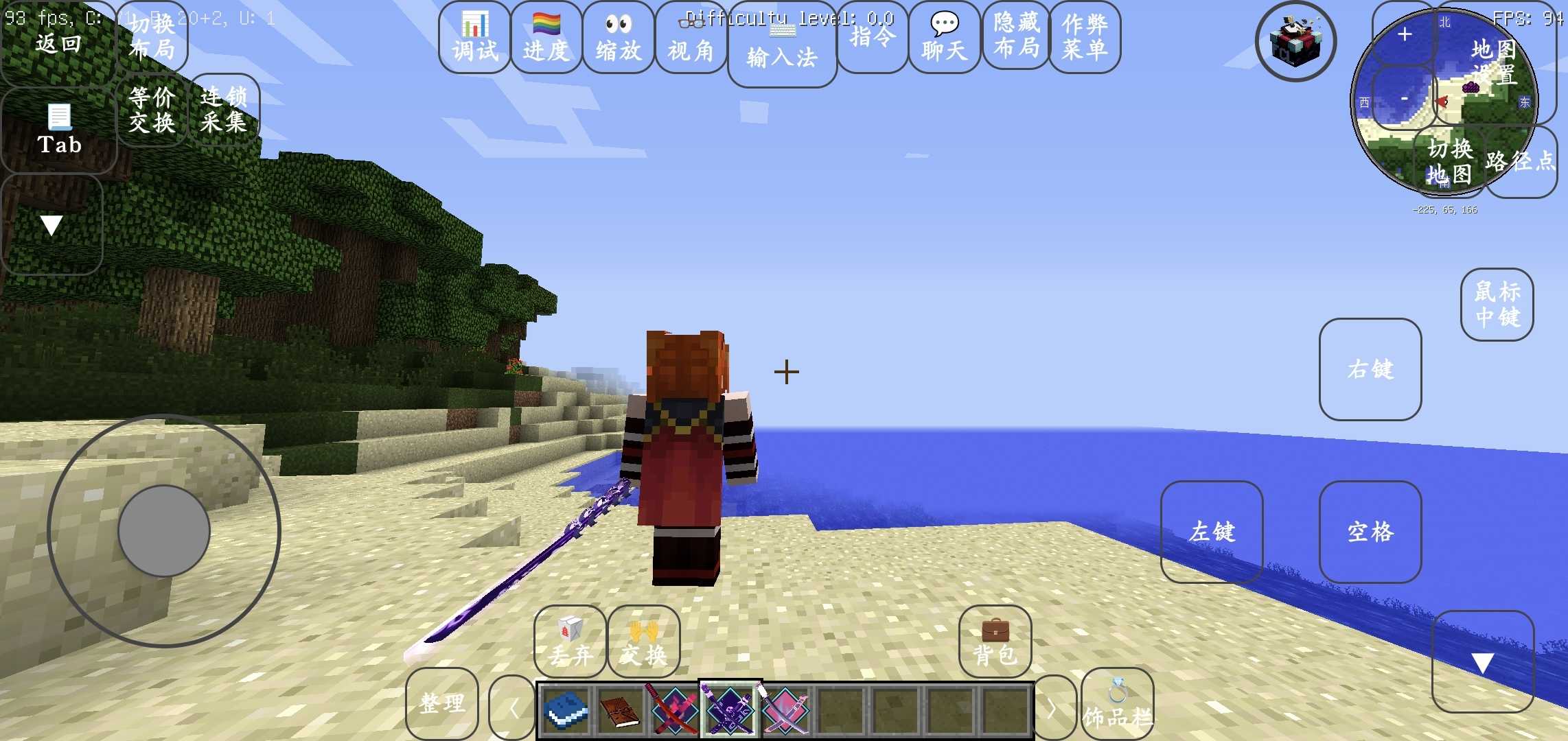The width and height of the screenshot is (1568, 741).
Task: Open the 聊天 chat button
Action: click(944, 38)
